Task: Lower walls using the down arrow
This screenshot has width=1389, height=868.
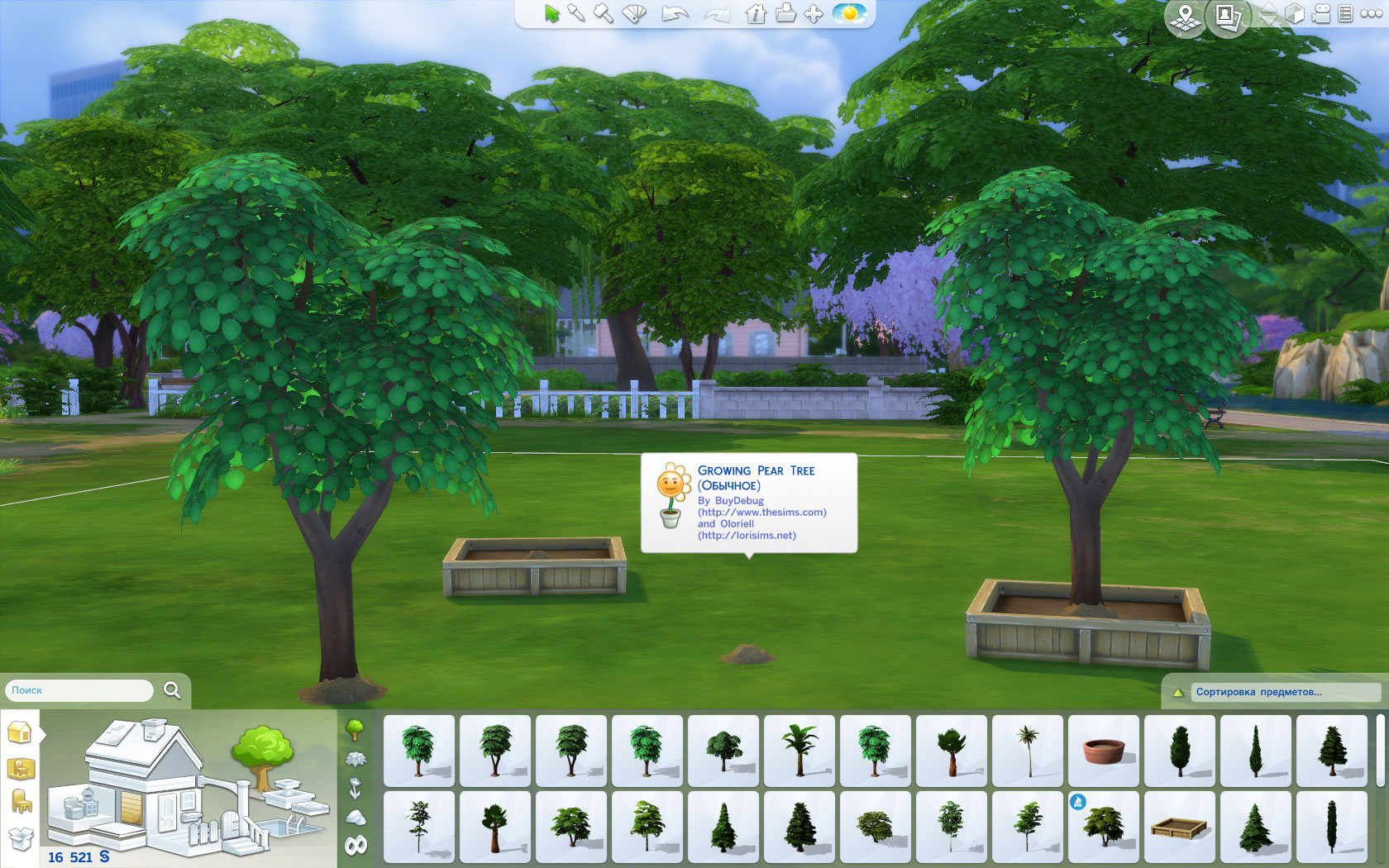Action: point(1269,21)
